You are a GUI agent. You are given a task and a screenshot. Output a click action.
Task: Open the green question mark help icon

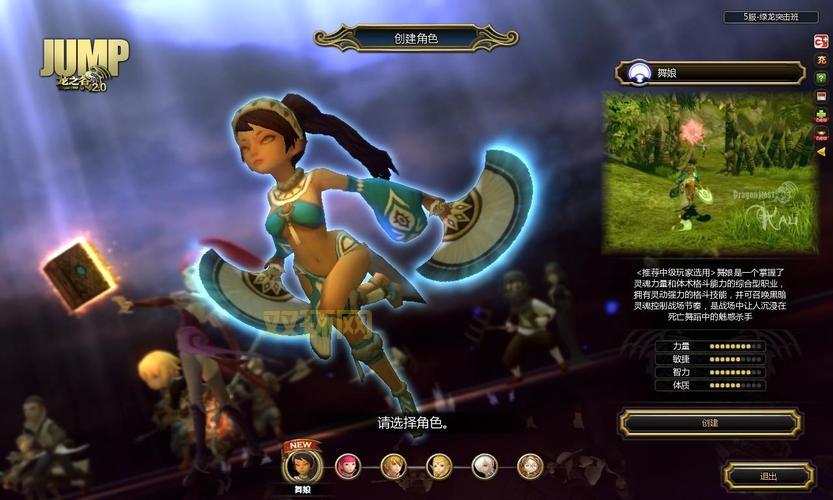[x=821, y=78]
